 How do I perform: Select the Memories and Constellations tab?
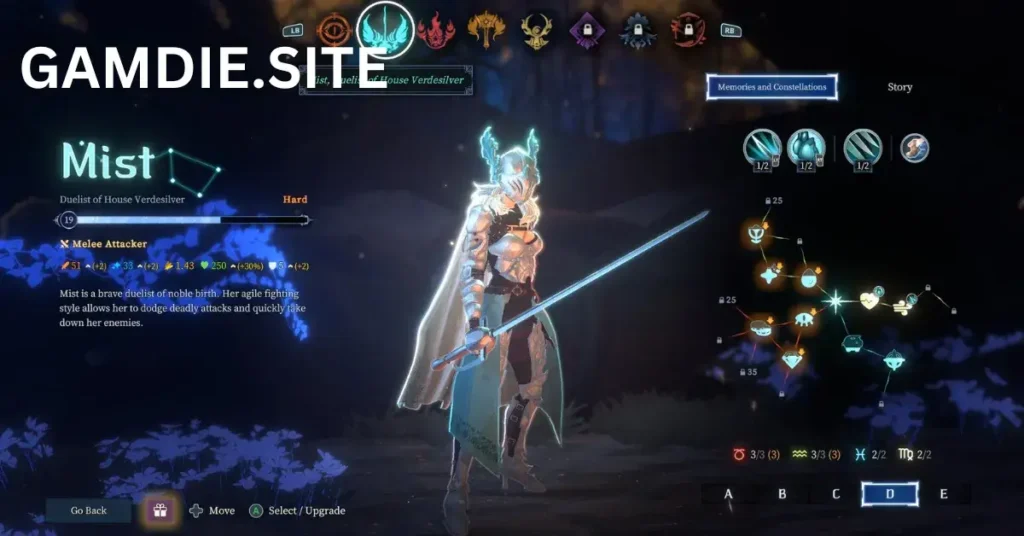pyautogui.click(x=772, y=87)
